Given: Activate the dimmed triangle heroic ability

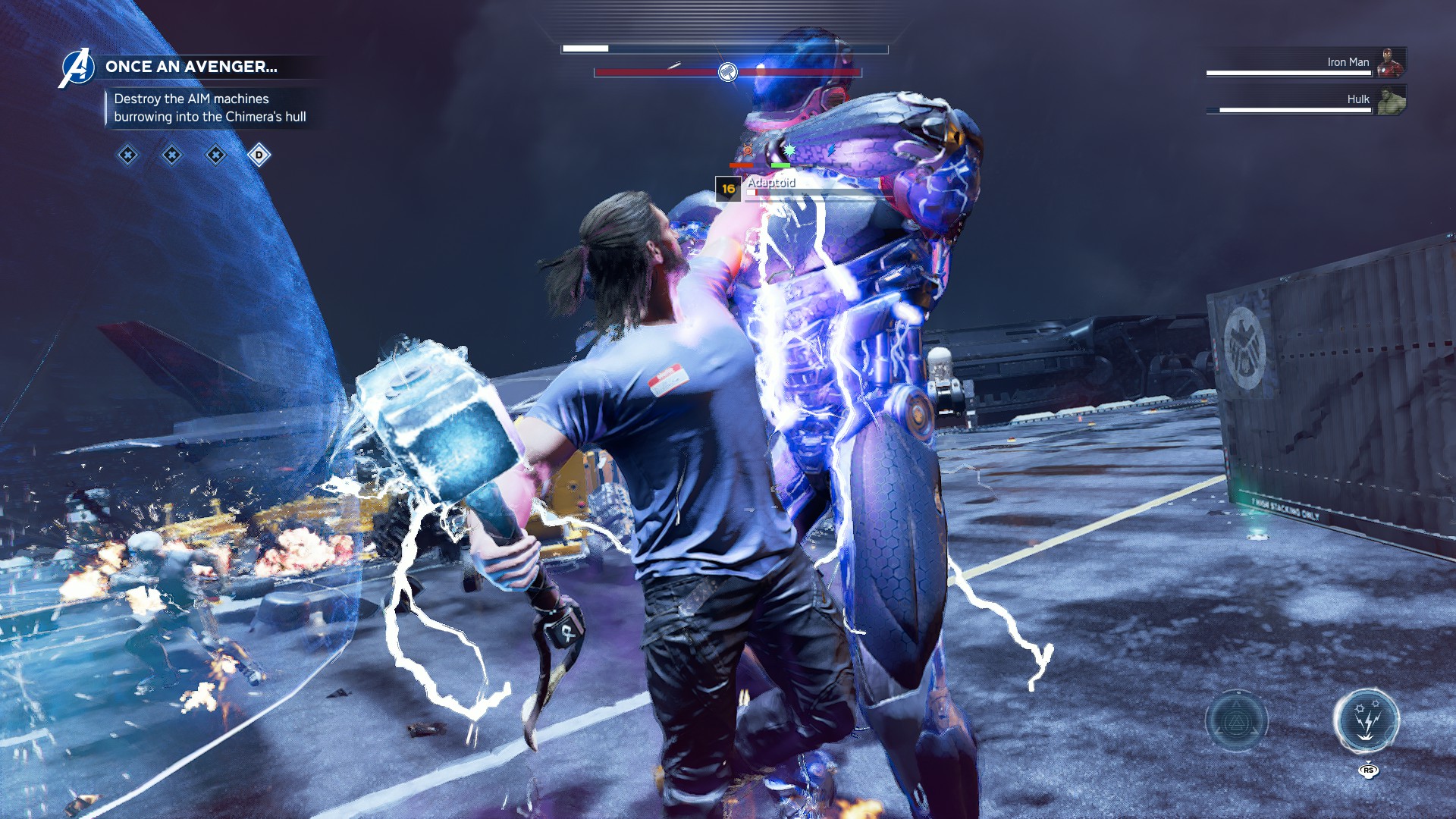Looking at the screenshot, I should (x=1237, y=721).
